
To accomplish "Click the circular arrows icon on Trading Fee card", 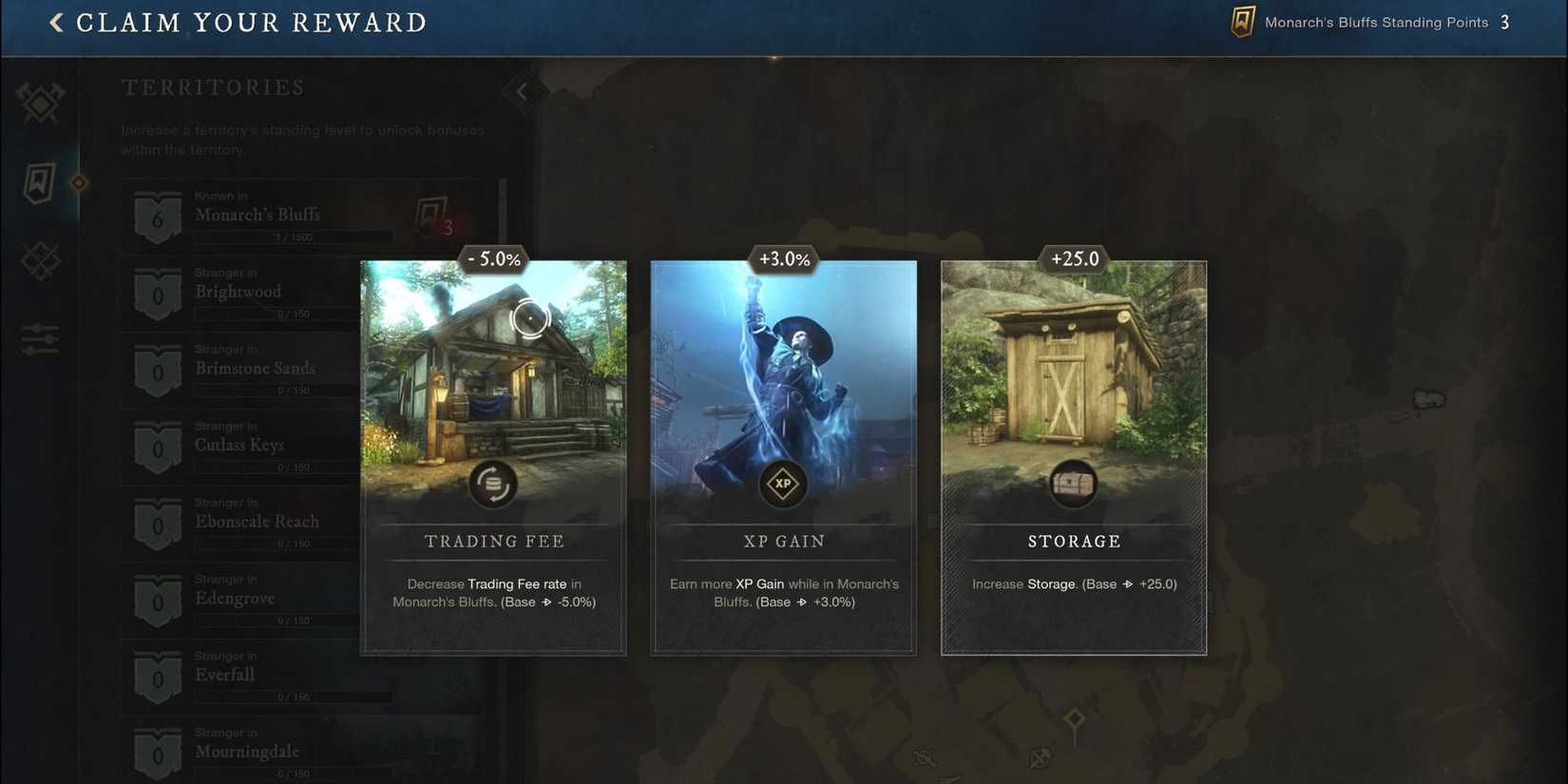I will coord(492,484).
